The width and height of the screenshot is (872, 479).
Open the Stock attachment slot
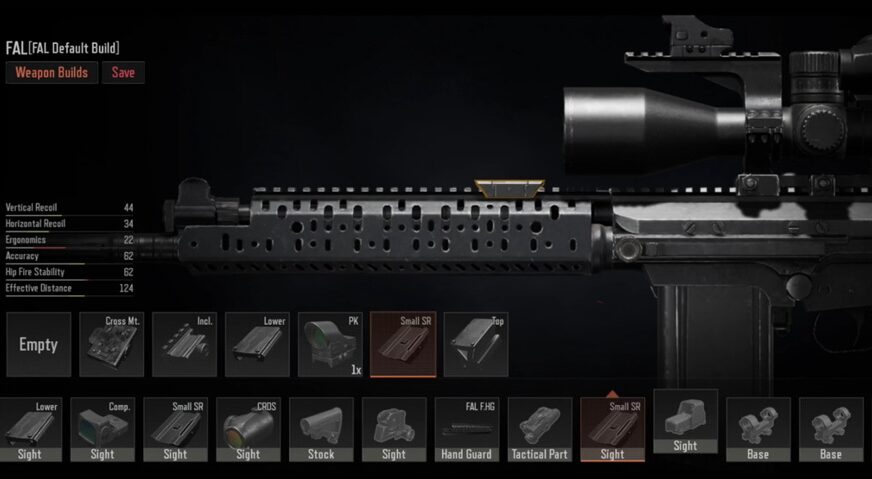coord(321,430)
